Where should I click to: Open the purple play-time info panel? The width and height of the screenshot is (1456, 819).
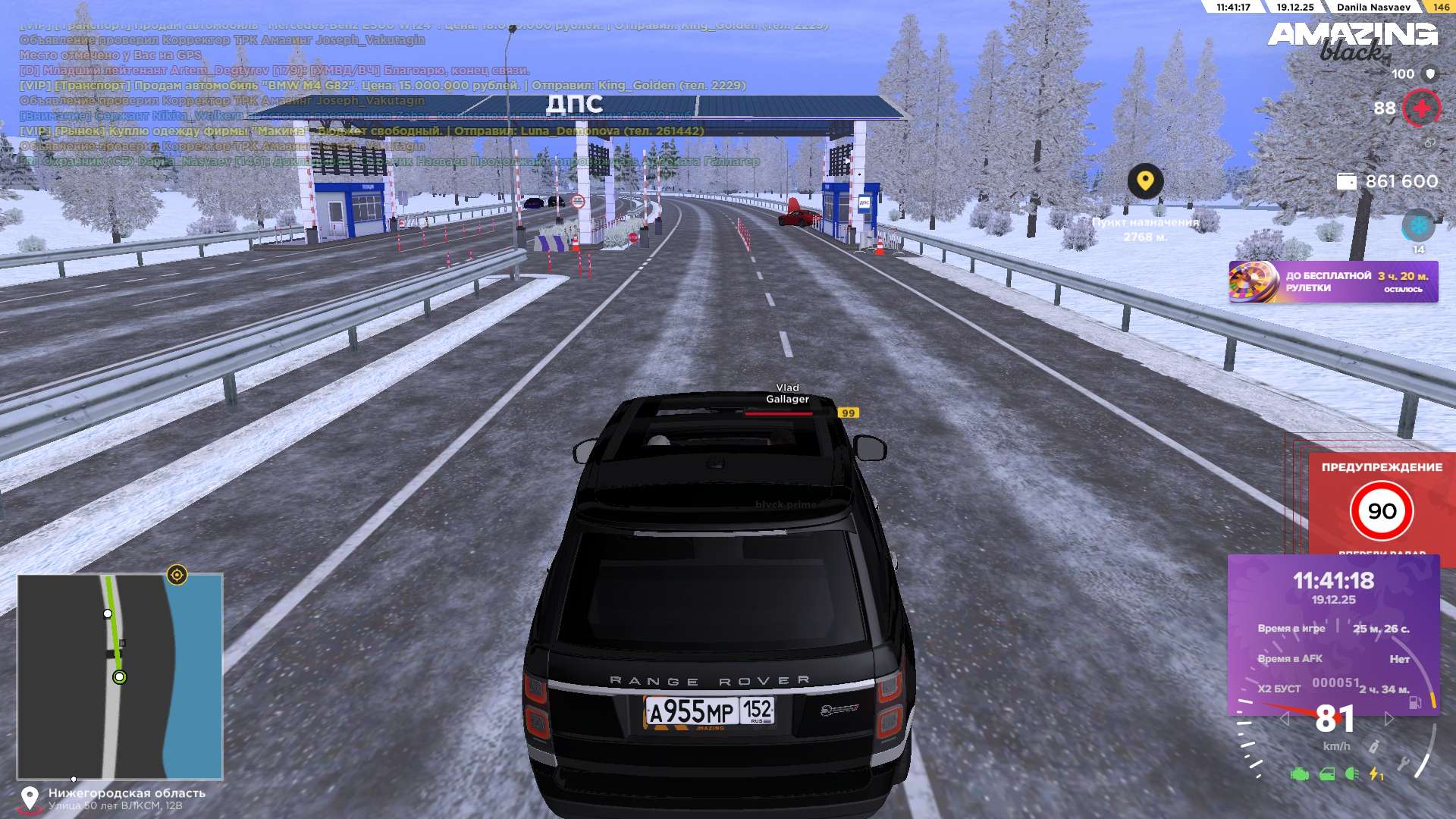pos(1333,634)
